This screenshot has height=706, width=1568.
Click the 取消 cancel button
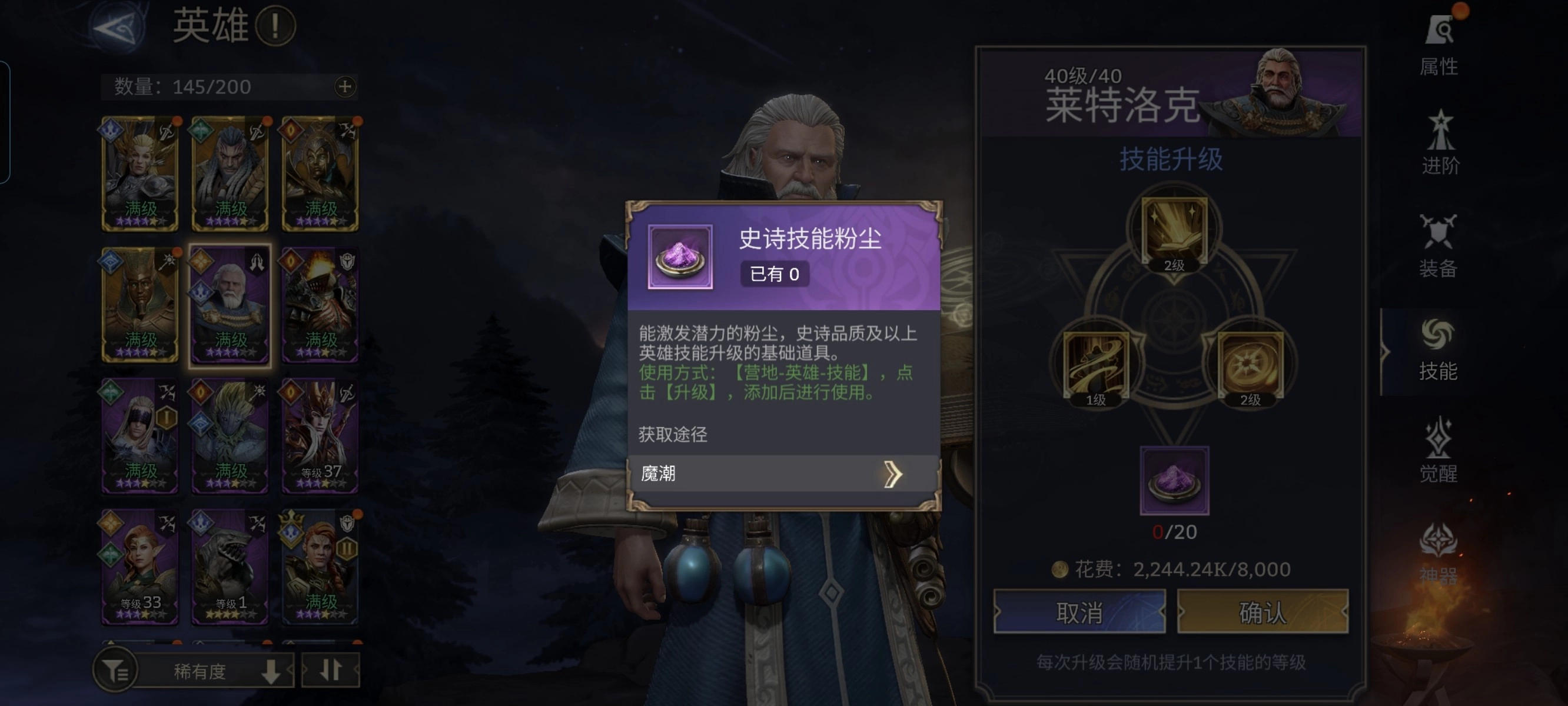click(1079, 614)
